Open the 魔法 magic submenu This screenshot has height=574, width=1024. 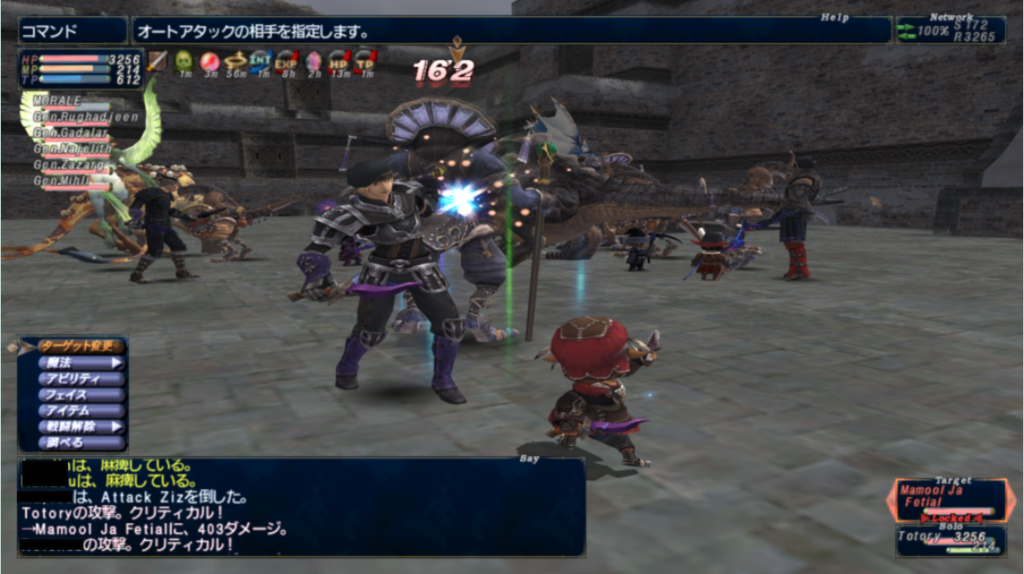pos(79,363)
